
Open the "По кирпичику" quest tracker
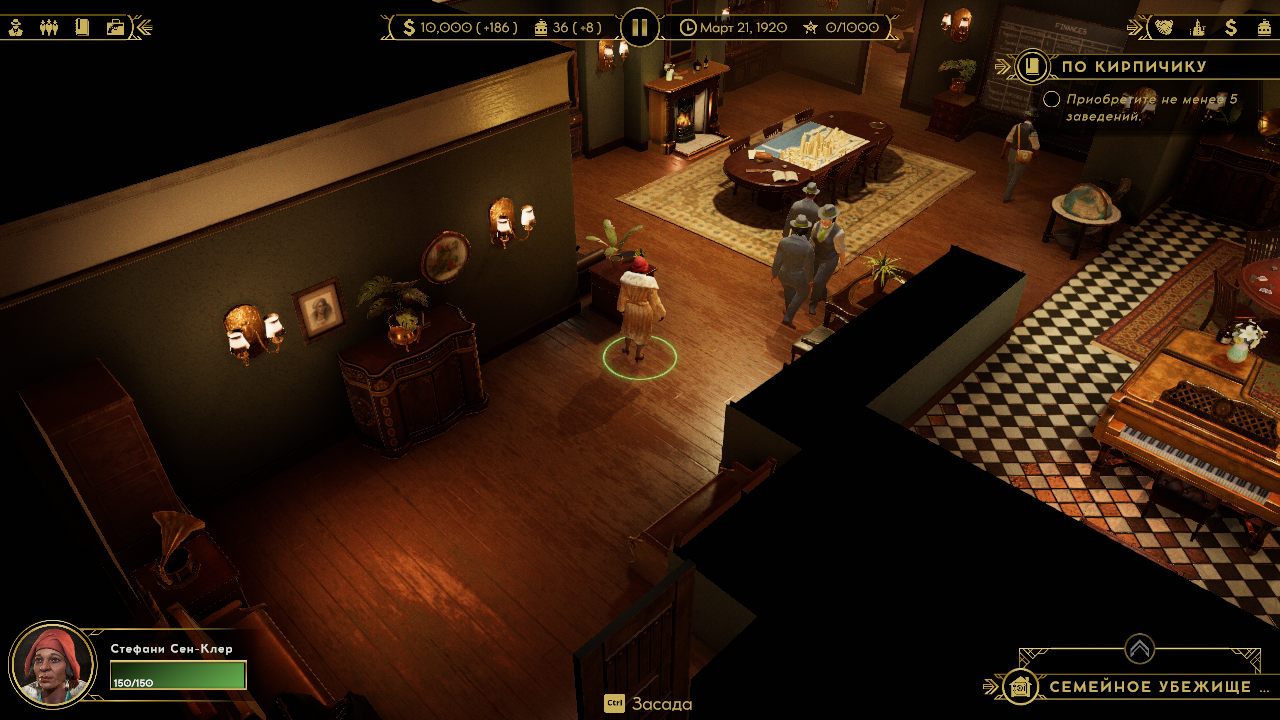[1133, 67]
